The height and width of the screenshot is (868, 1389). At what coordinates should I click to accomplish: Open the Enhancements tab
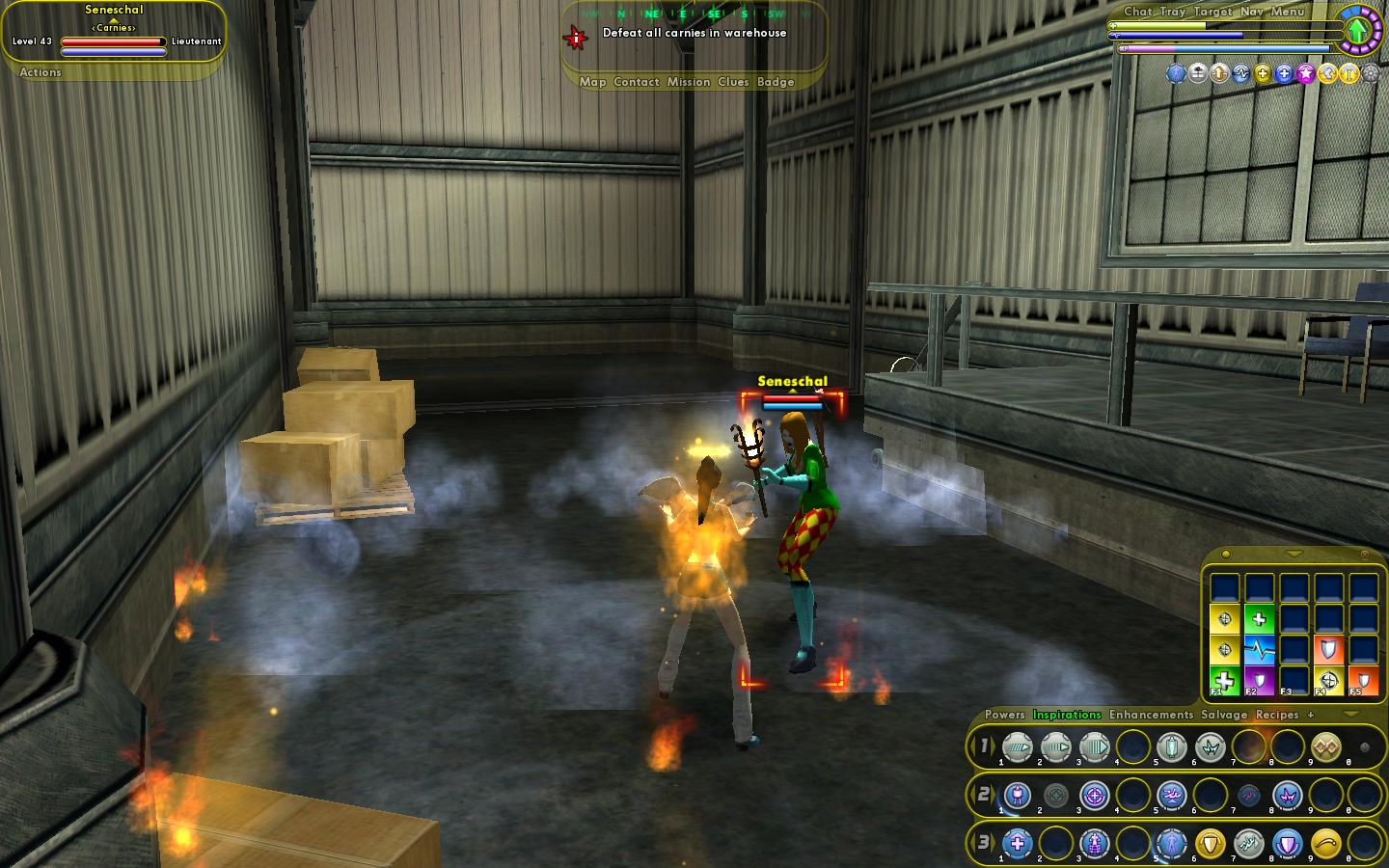(1151, 715)
